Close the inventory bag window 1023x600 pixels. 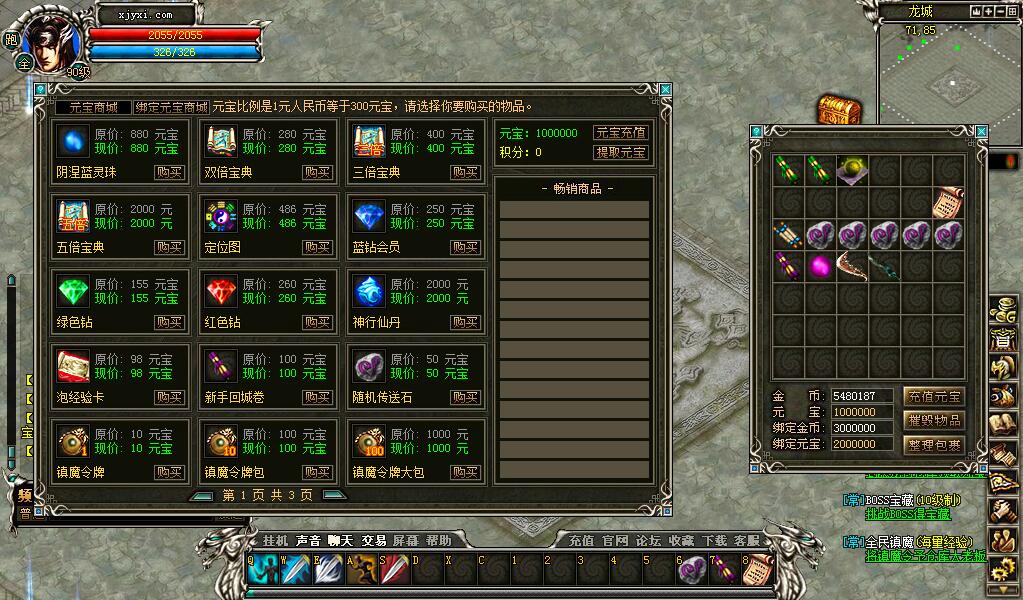[981, 131]
